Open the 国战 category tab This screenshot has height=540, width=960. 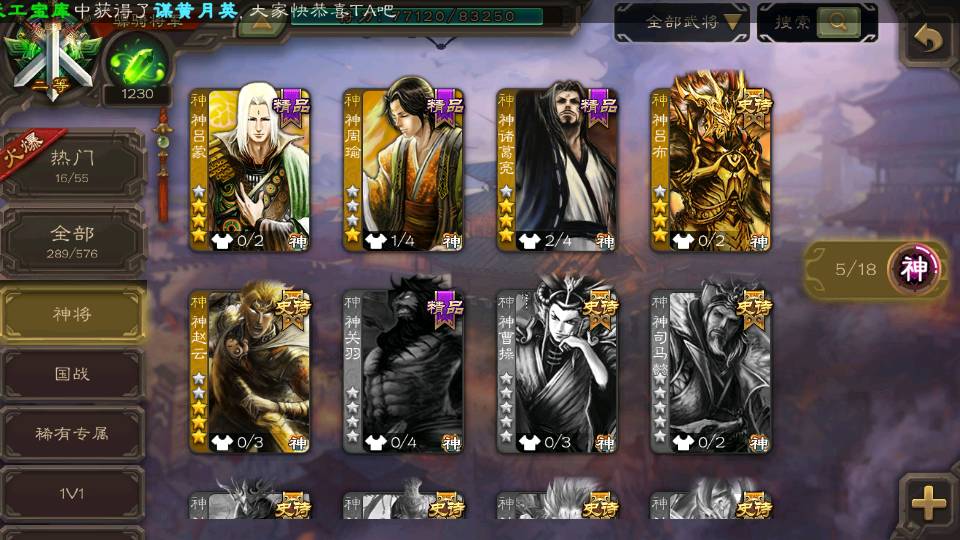click(72, 374)
